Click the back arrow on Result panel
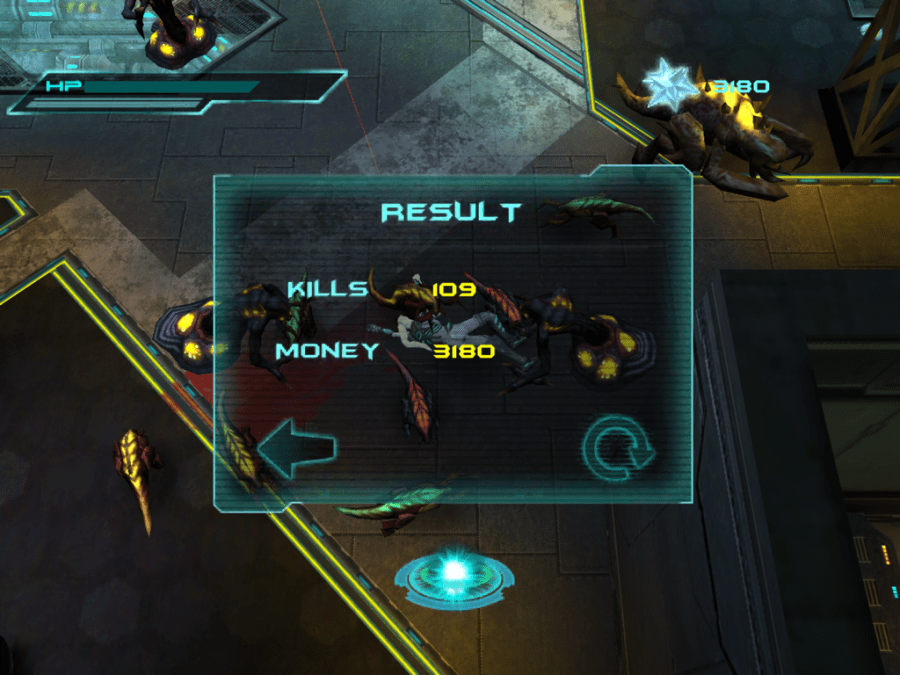Image resolution: width=900 pixels, height=675 pixels. 294,450
